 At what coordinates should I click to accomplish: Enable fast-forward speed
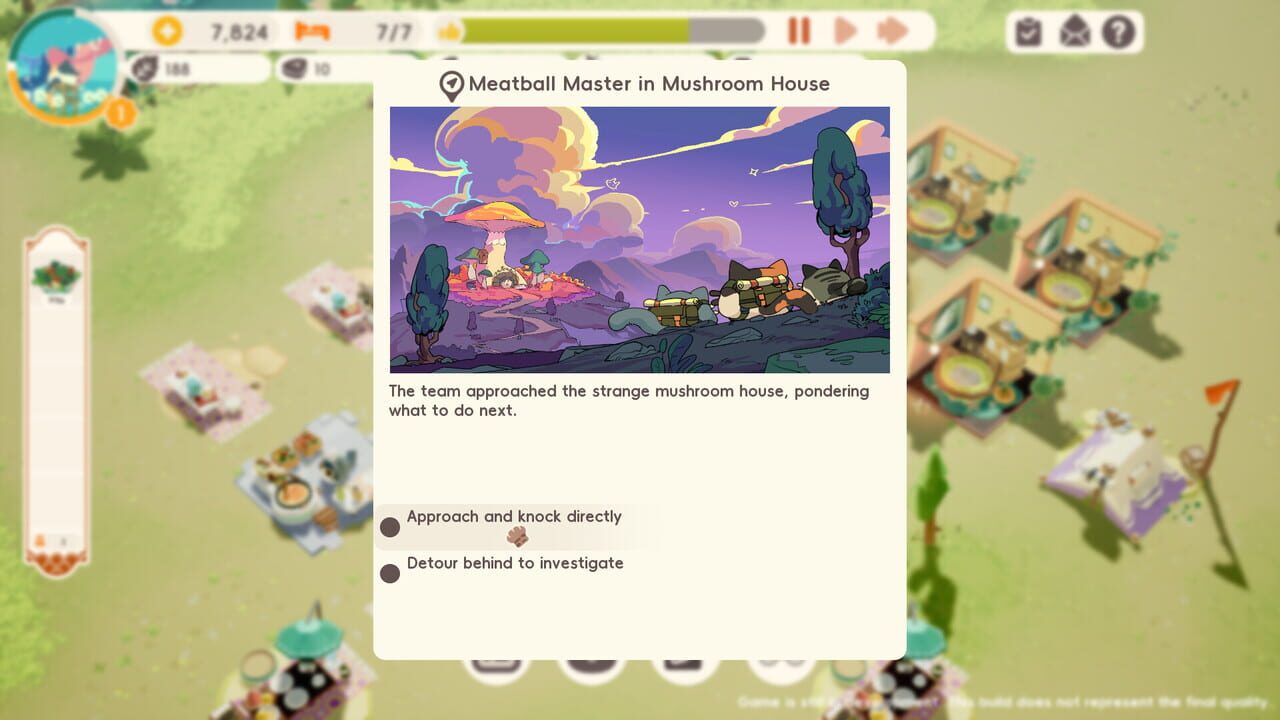(893, 31)
